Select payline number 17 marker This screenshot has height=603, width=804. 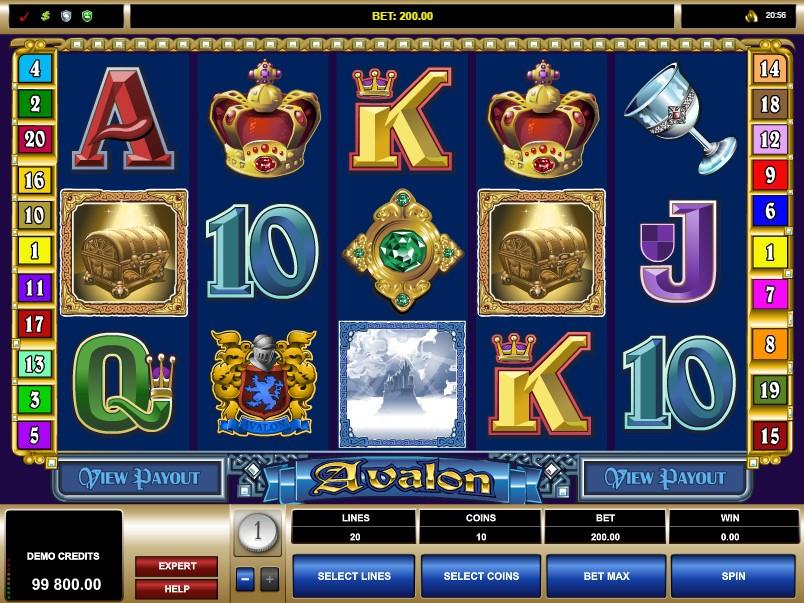pos(35,324)
